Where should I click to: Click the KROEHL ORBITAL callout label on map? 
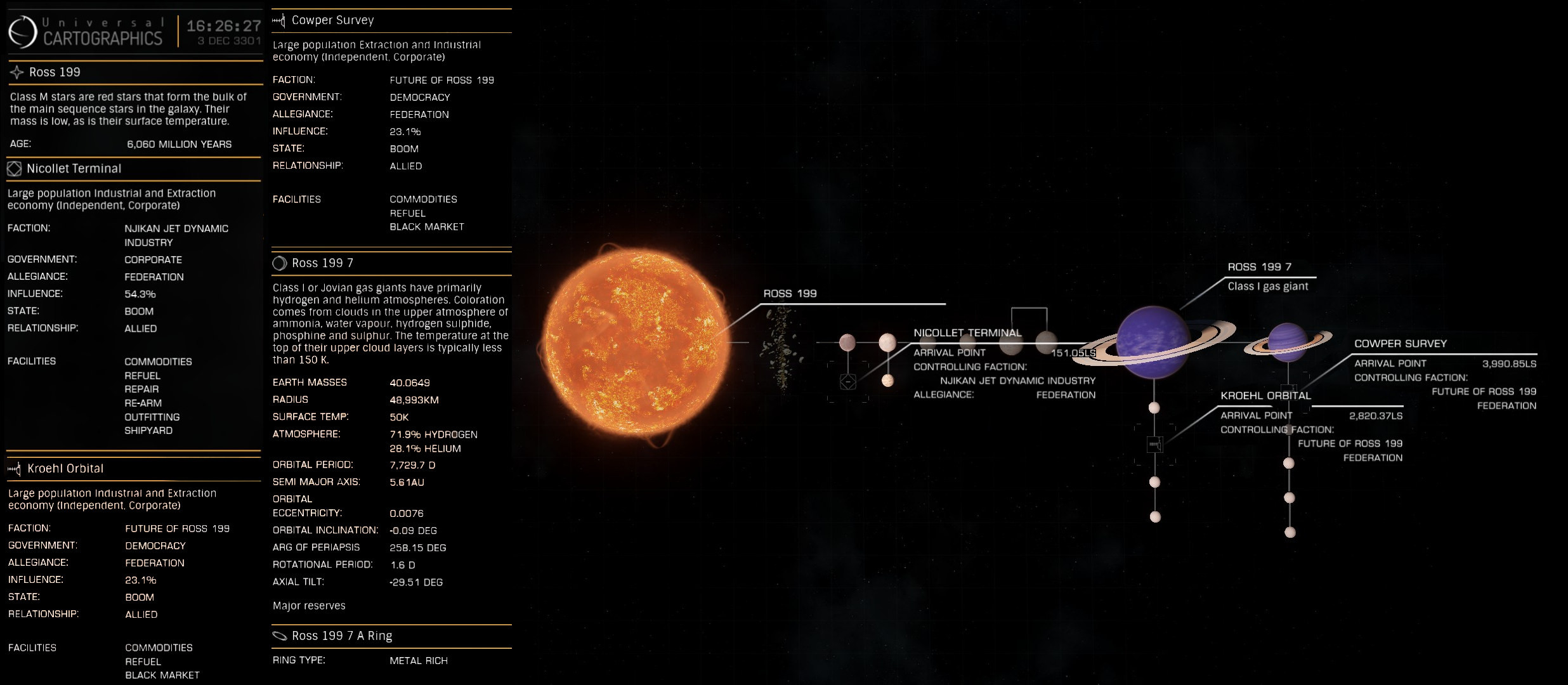pyautogui.click(x=1265, y=396)
